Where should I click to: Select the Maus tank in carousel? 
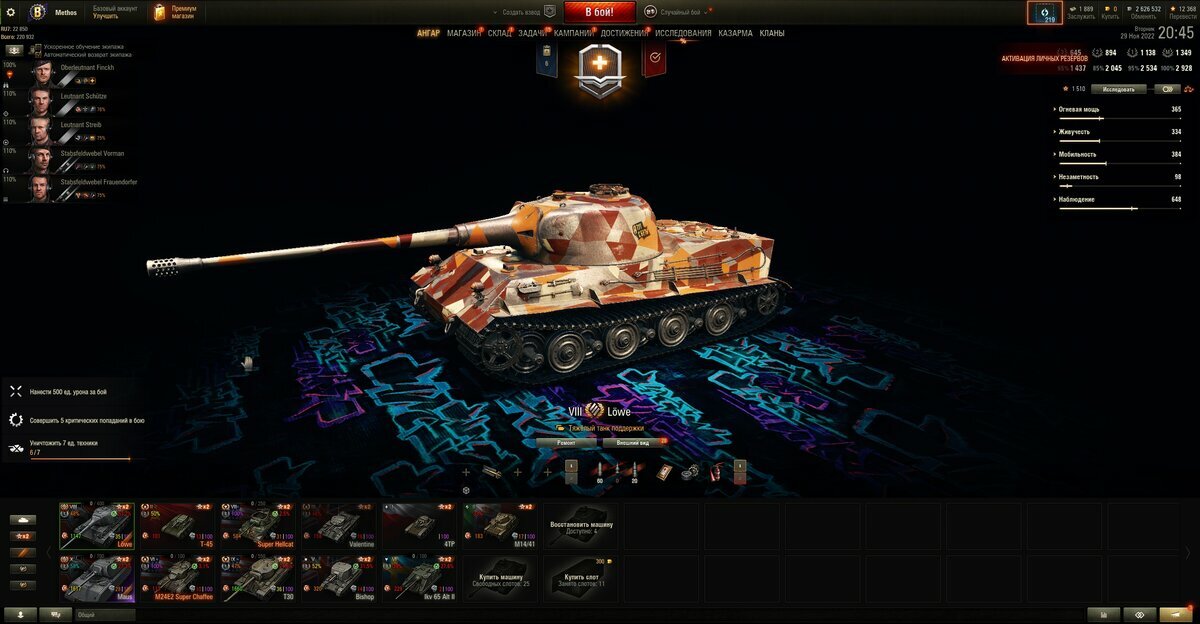coord(96,579)
